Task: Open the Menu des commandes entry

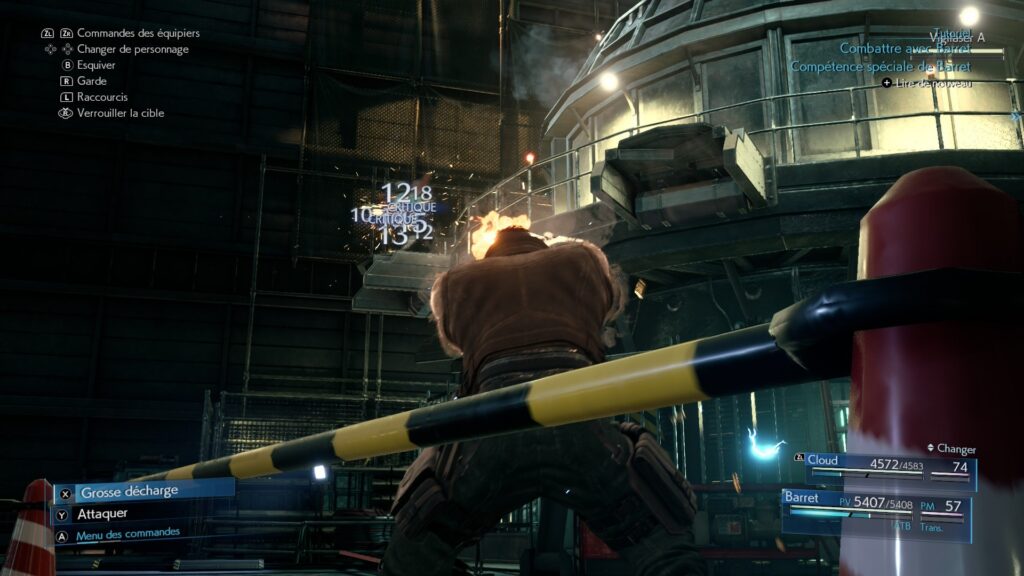Action: (127, 534)
